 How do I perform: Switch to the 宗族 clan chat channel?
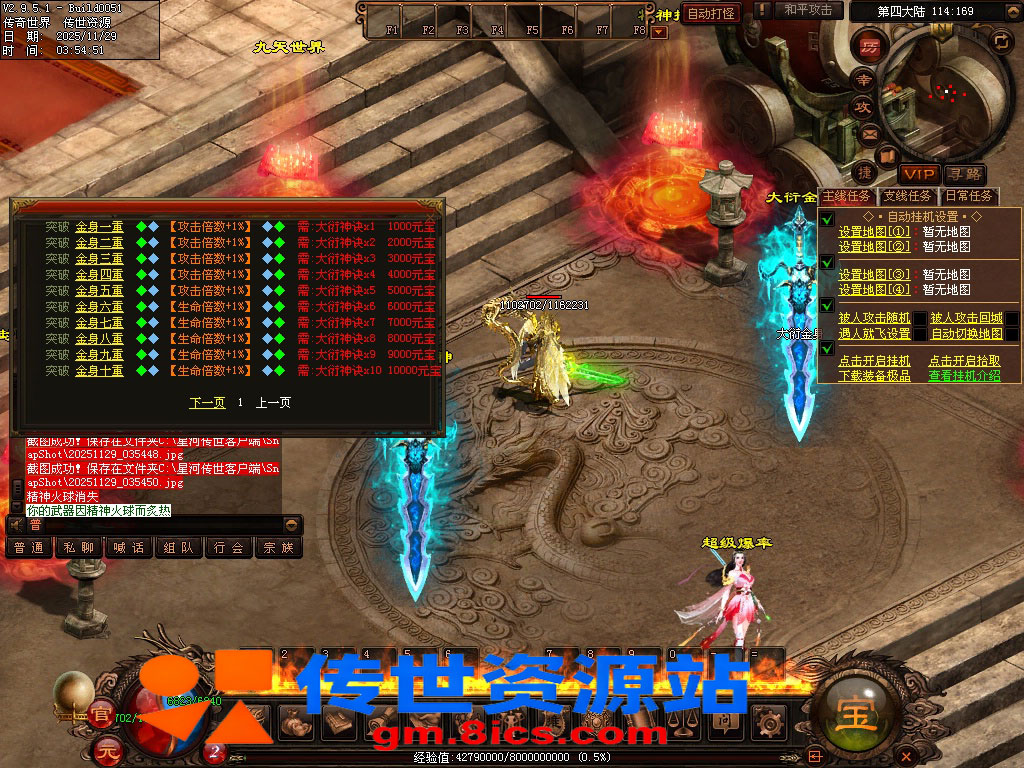pyautogui.click(x=278, y=548)
